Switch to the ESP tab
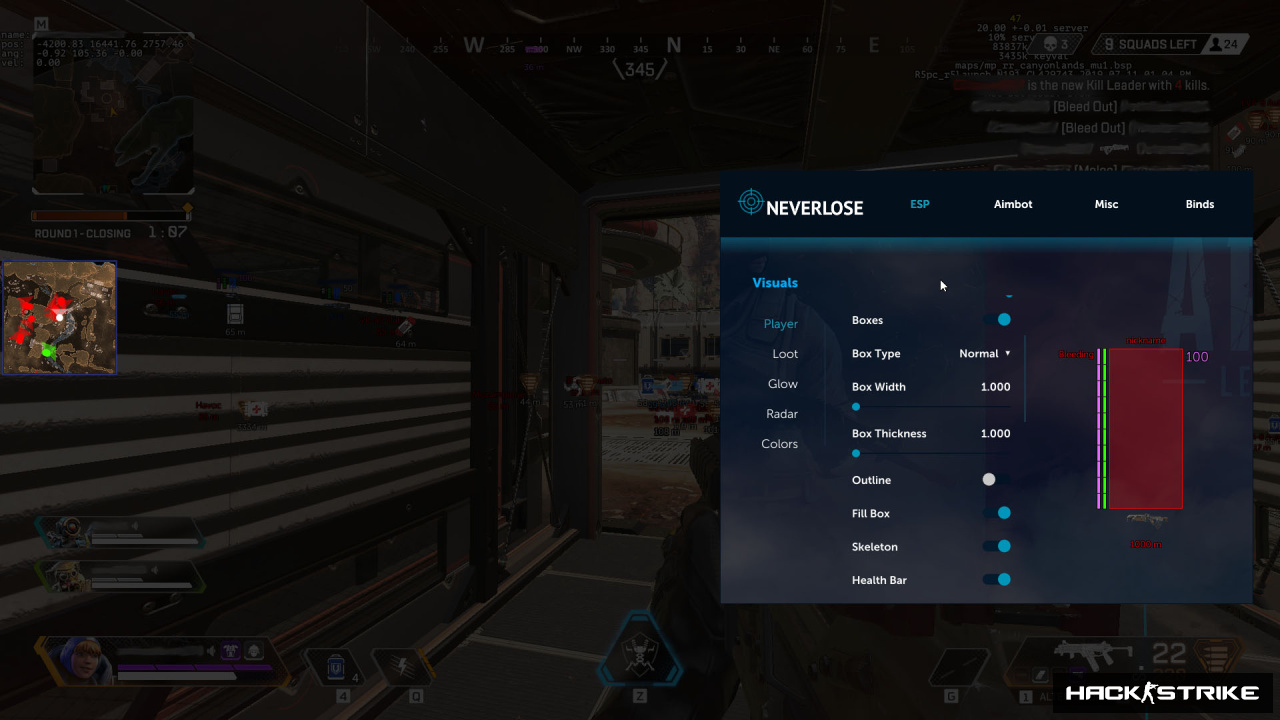 point(919,204)
